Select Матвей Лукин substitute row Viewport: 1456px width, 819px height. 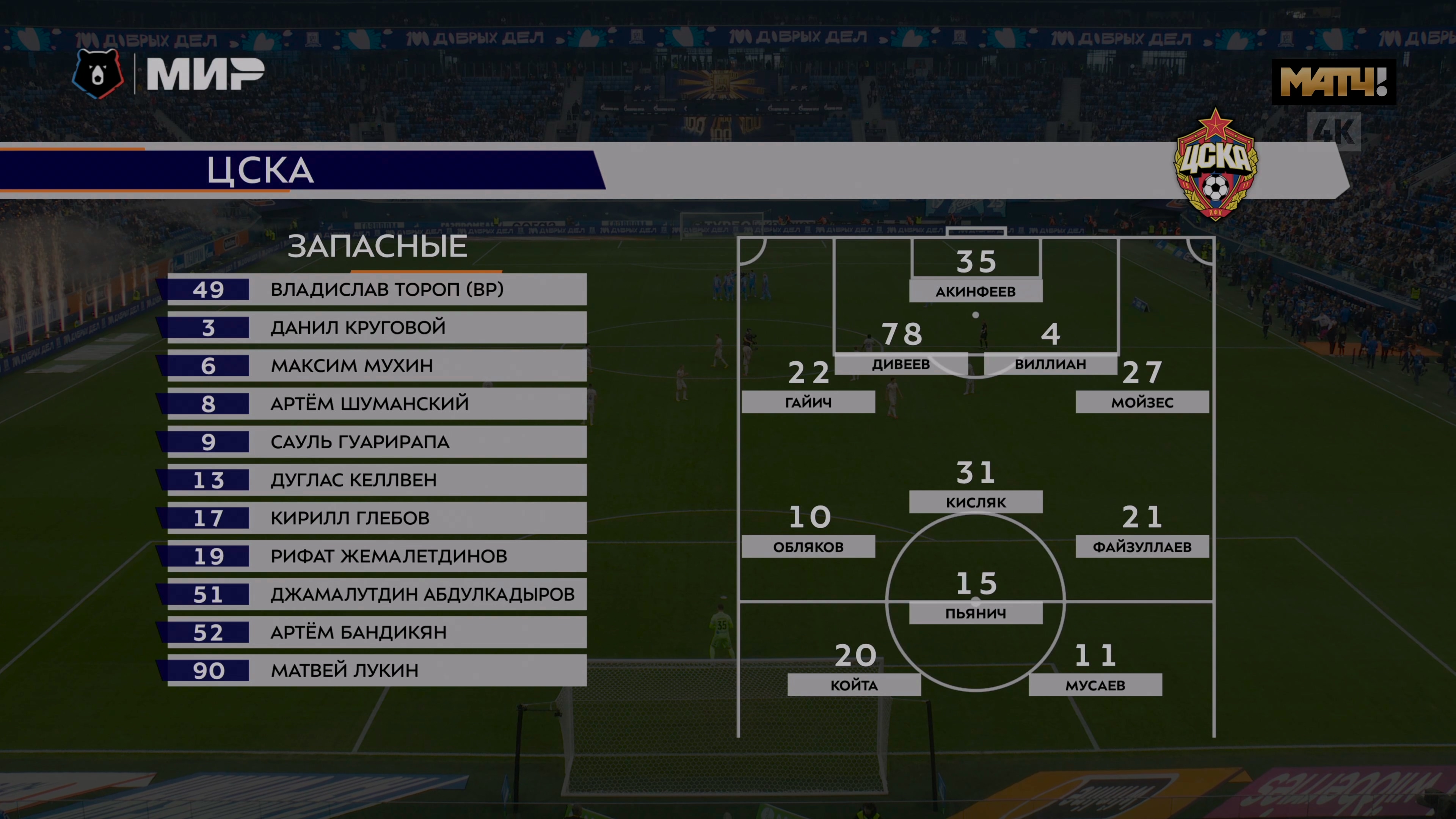pyautogui.click(x=377, y=670)
